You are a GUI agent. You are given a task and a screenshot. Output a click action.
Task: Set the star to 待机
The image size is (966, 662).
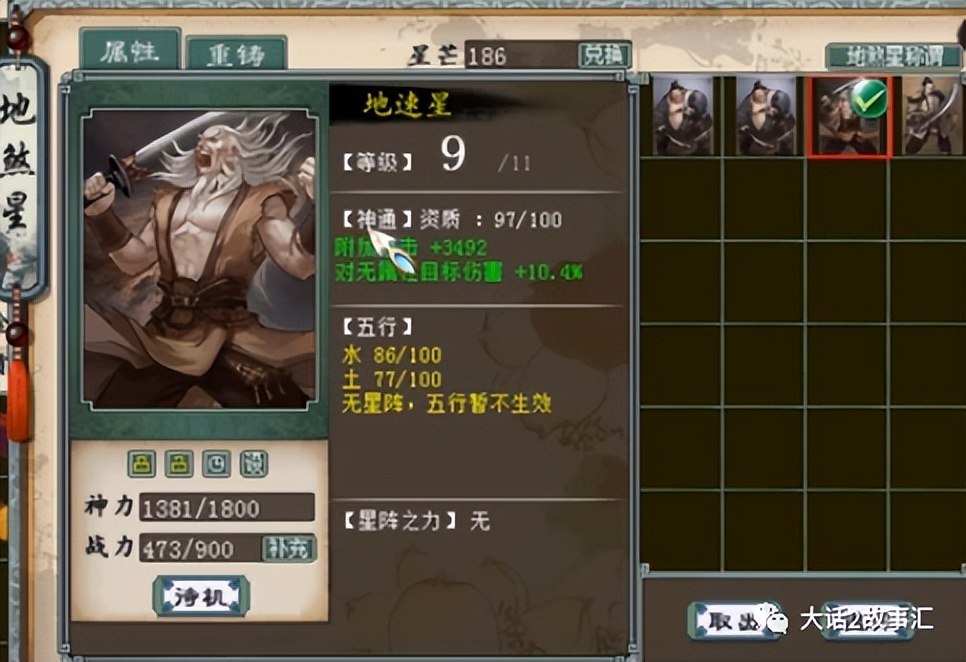point(201,597)
